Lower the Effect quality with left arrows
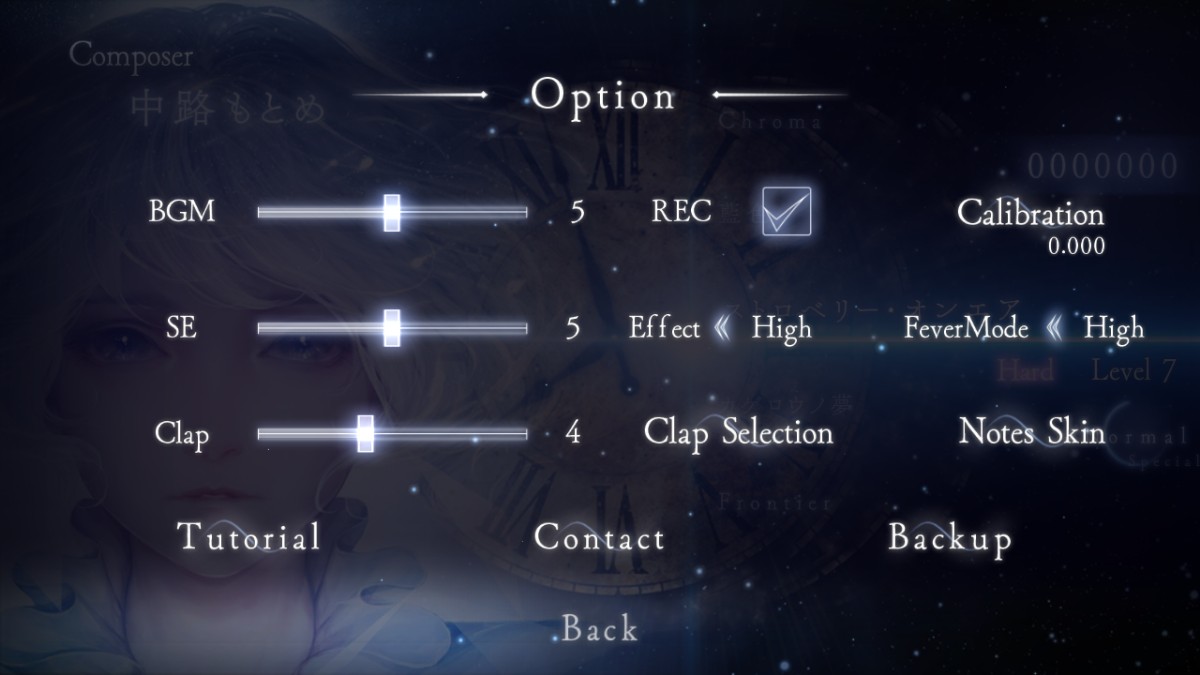 [x=724, y=328]
